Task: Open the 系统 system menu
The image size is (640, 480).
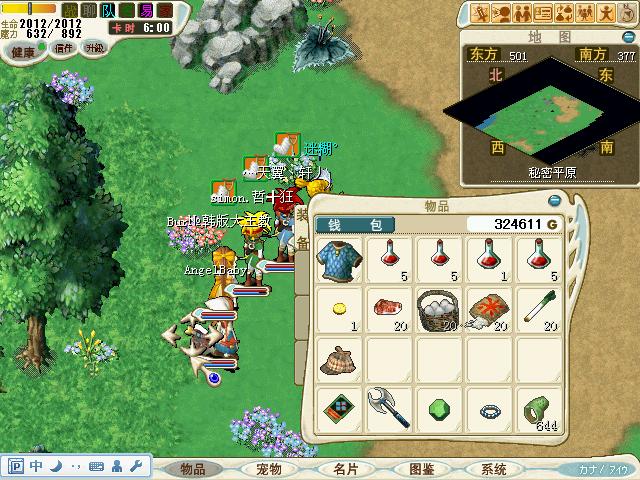Action: (x=494, y=468)
